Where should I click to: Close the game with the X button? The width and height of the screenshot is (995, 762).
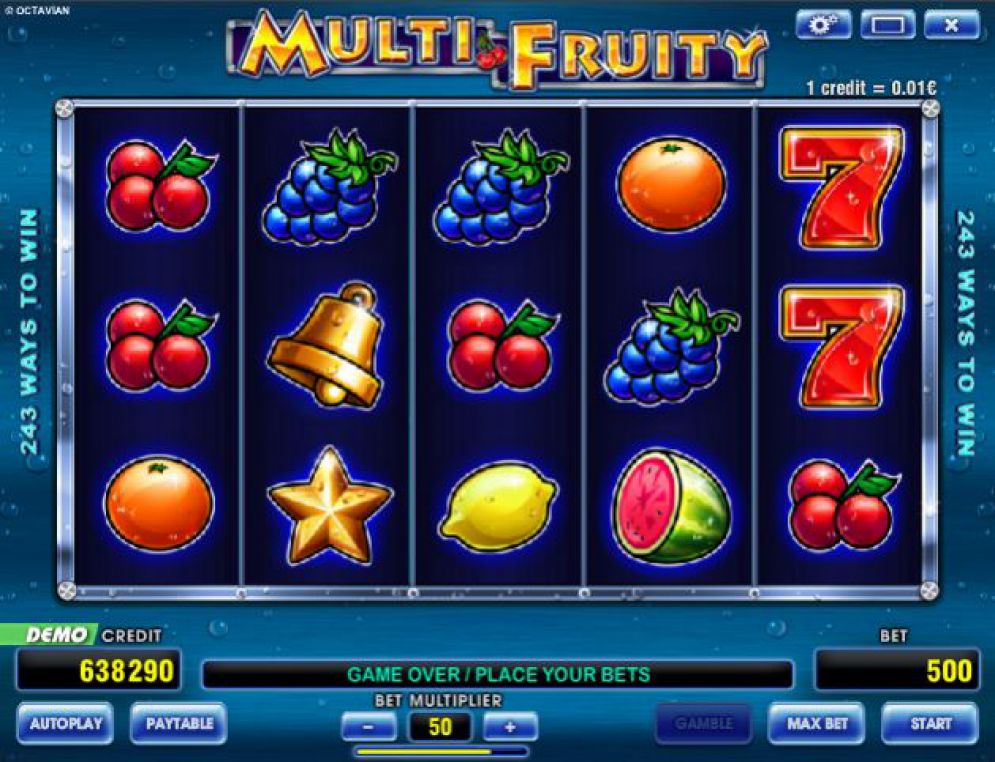[x=951, y=24]
